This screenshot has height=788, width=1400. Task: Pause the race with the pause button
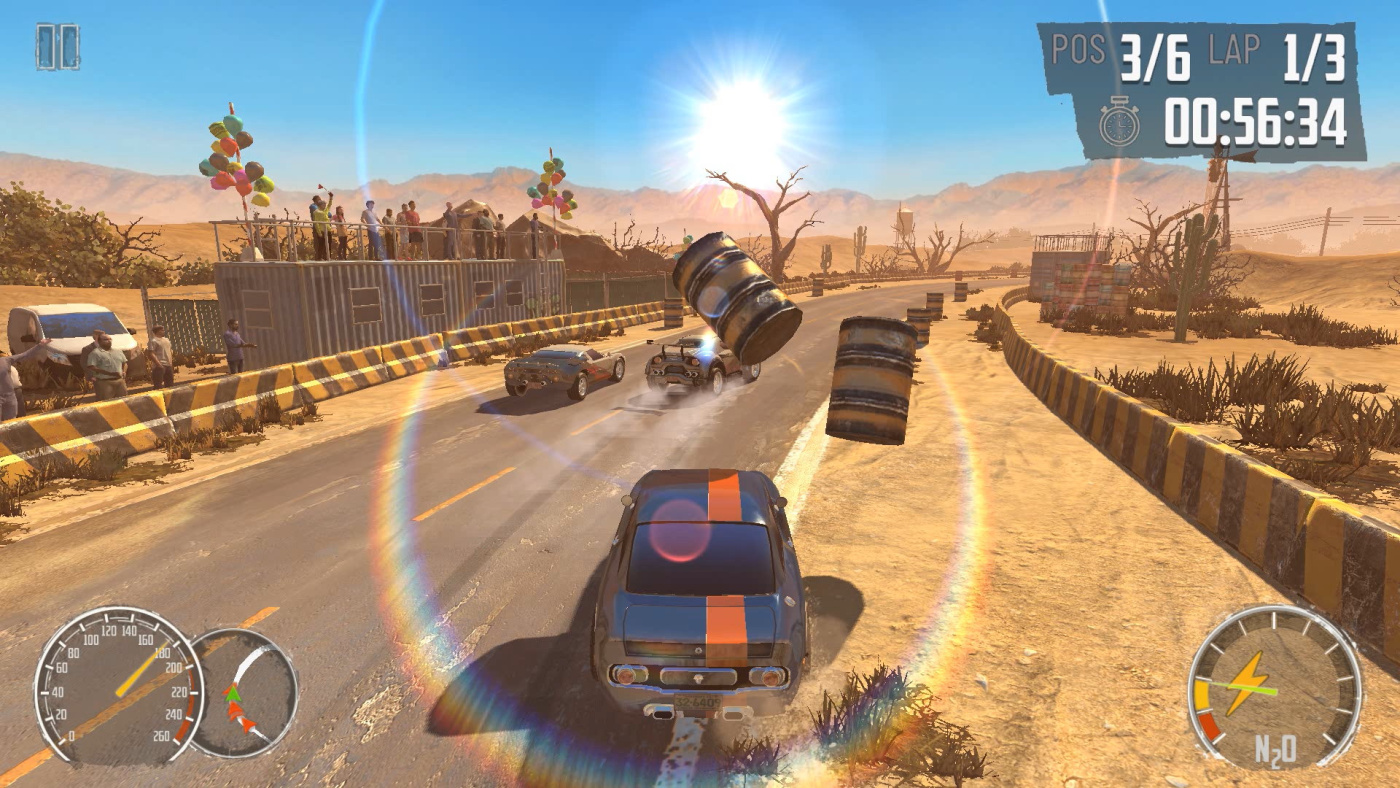pos(58,47)
